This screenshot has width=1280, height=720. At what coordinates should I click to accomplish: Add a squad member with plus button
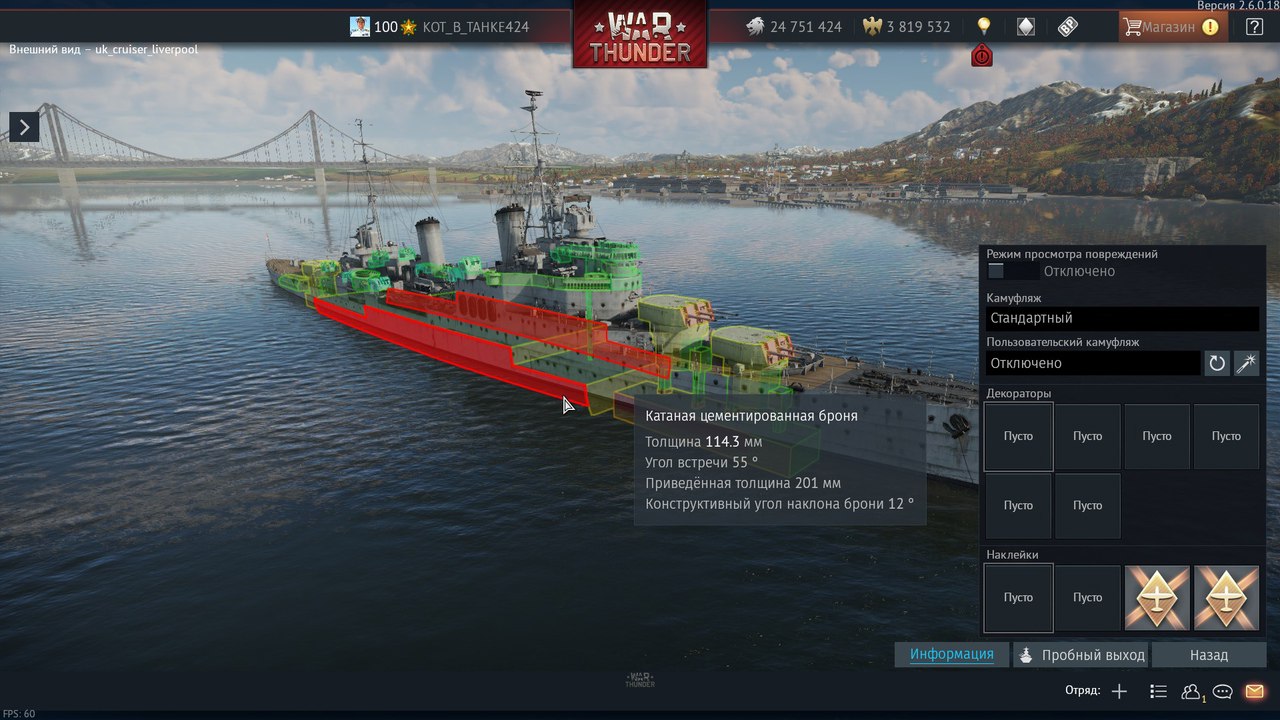1119,691
